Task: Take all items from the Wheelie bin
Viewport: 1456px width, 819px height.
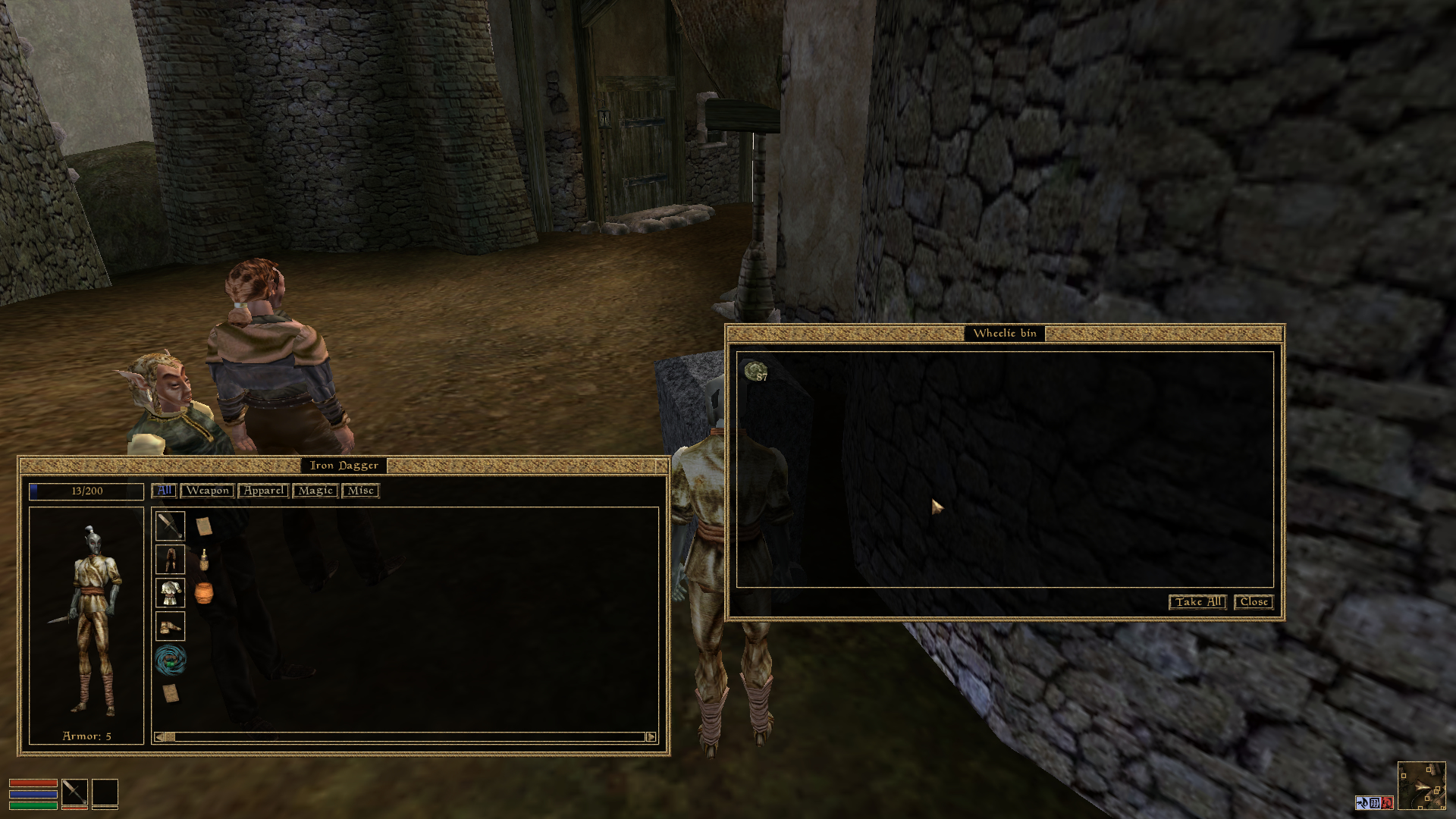Action: [1197, 602]
